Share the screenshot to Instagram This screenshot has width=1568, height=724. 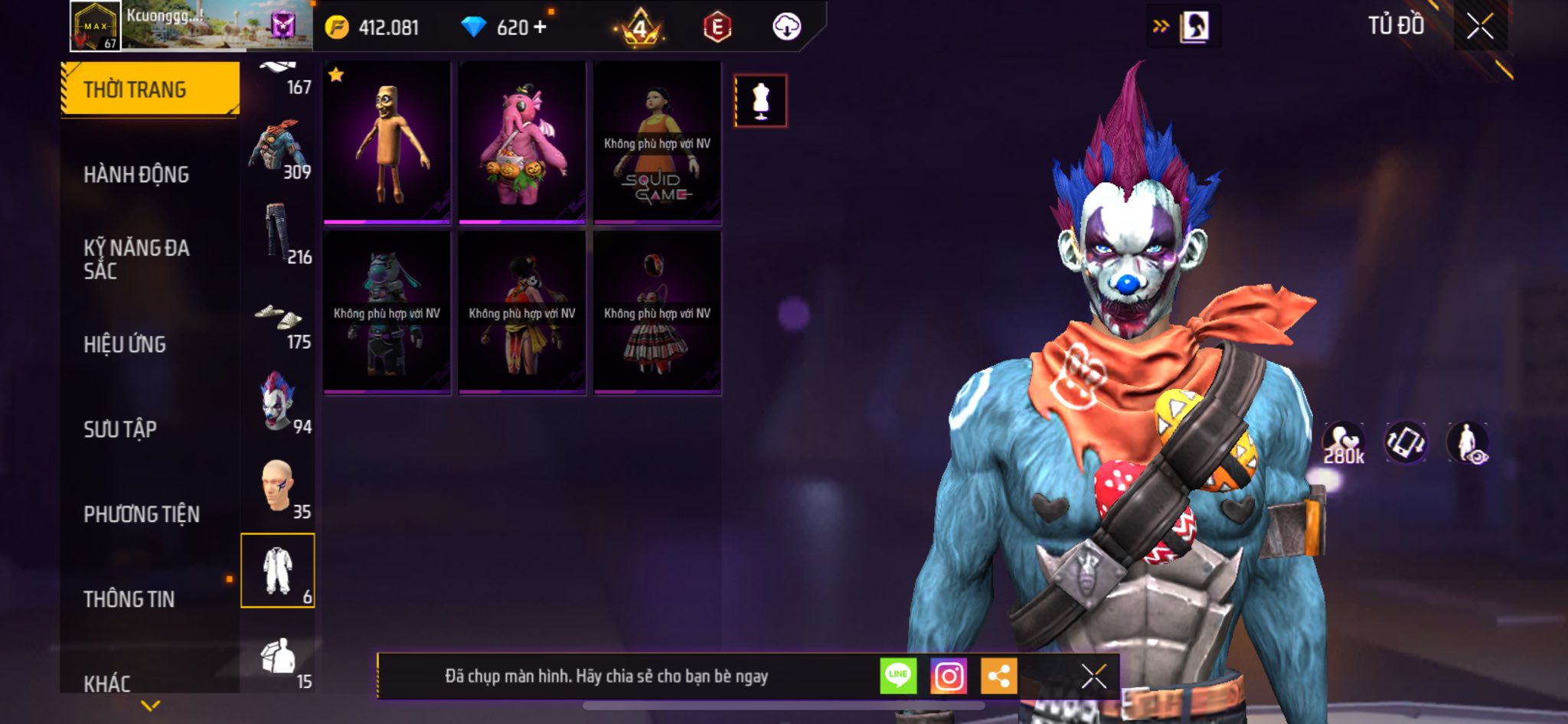pos(949,676)
